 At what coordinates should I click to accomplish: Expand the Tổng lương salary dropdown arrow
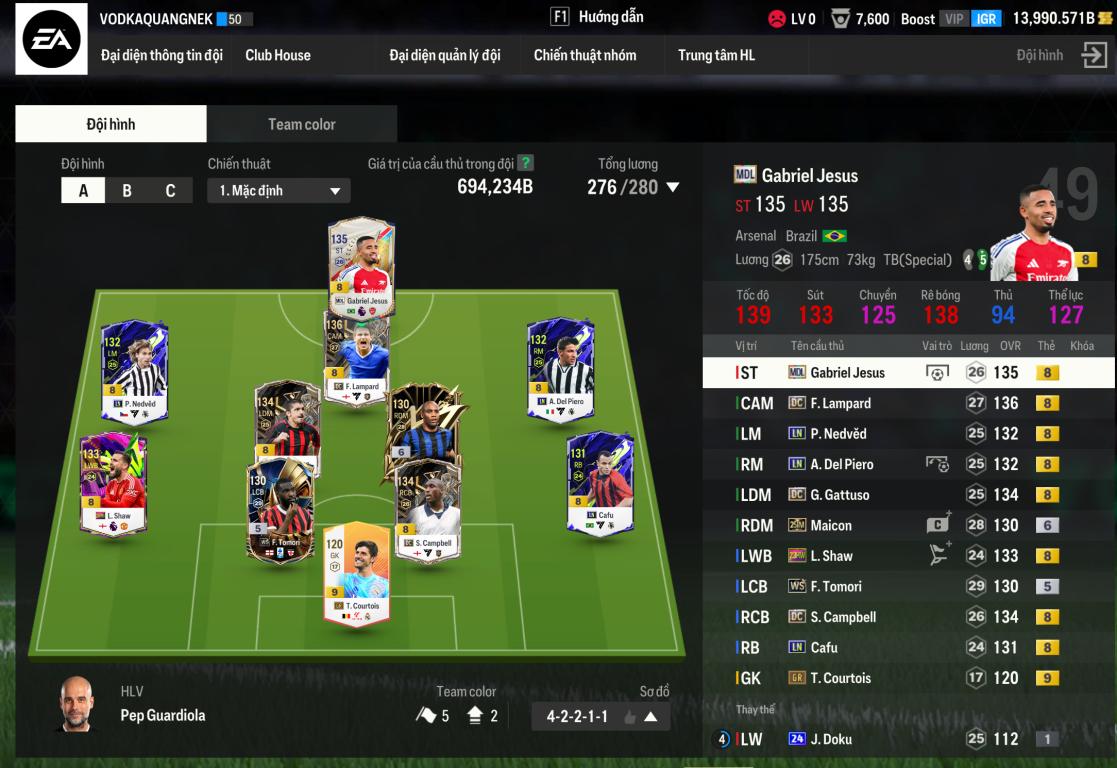[x=673, y=187]
